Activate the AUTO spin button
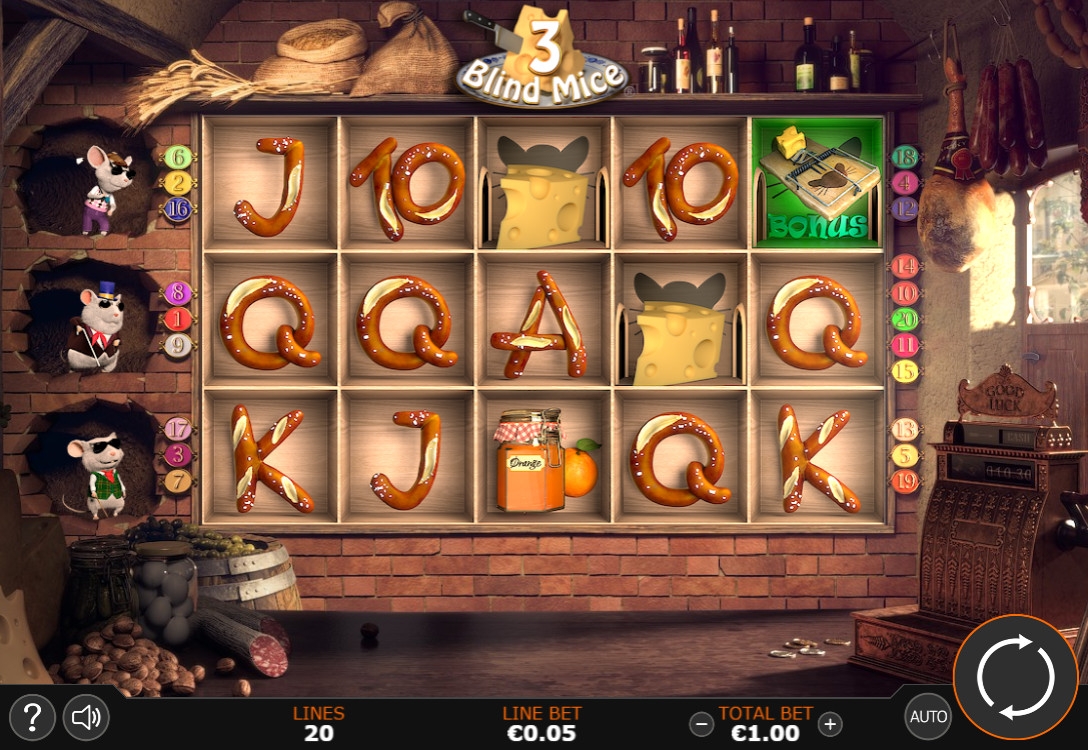This screenshot has width=1088, height=750. tap(928, 716)
